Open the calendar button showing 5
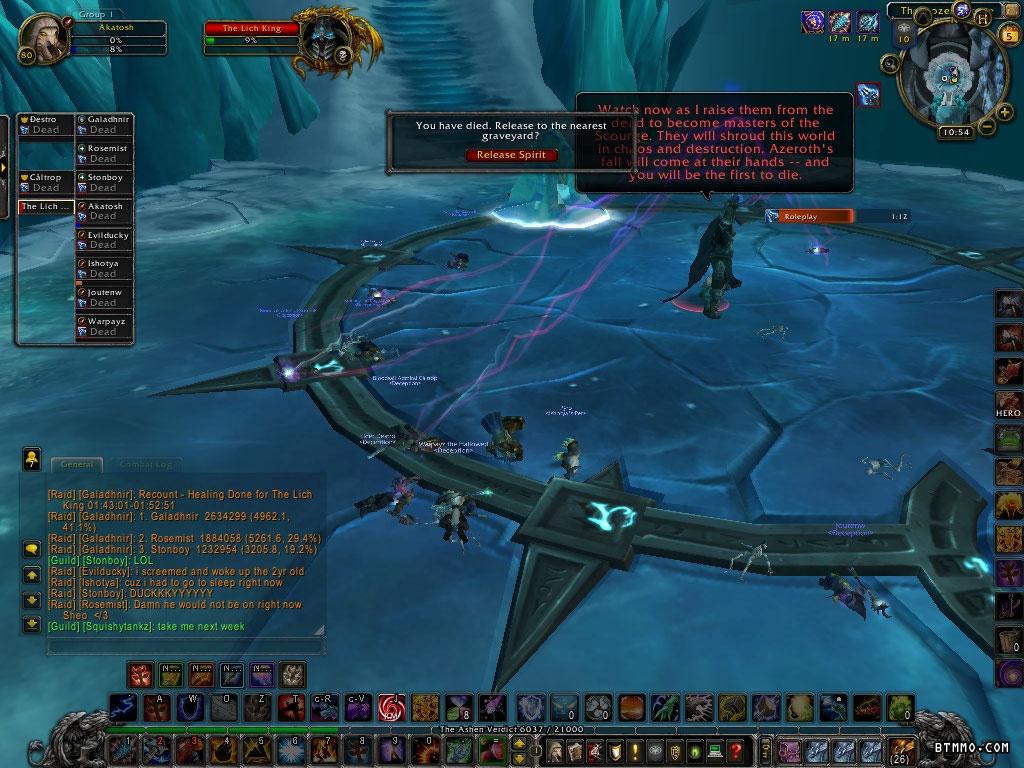 1009,35
